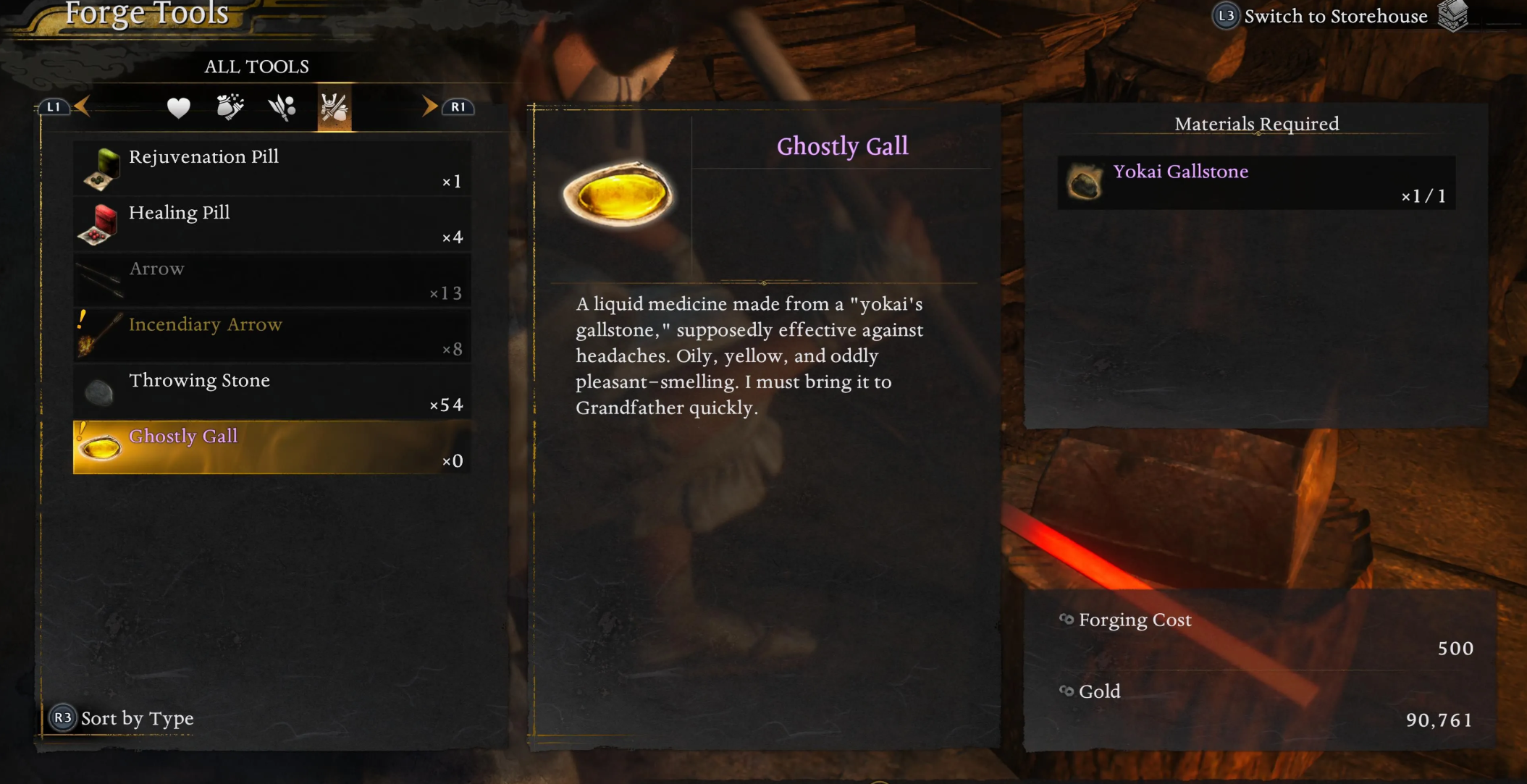Select the Rejuvenation Pill entry
This screenshot has height=784, width=1527.
click(272, 168)
